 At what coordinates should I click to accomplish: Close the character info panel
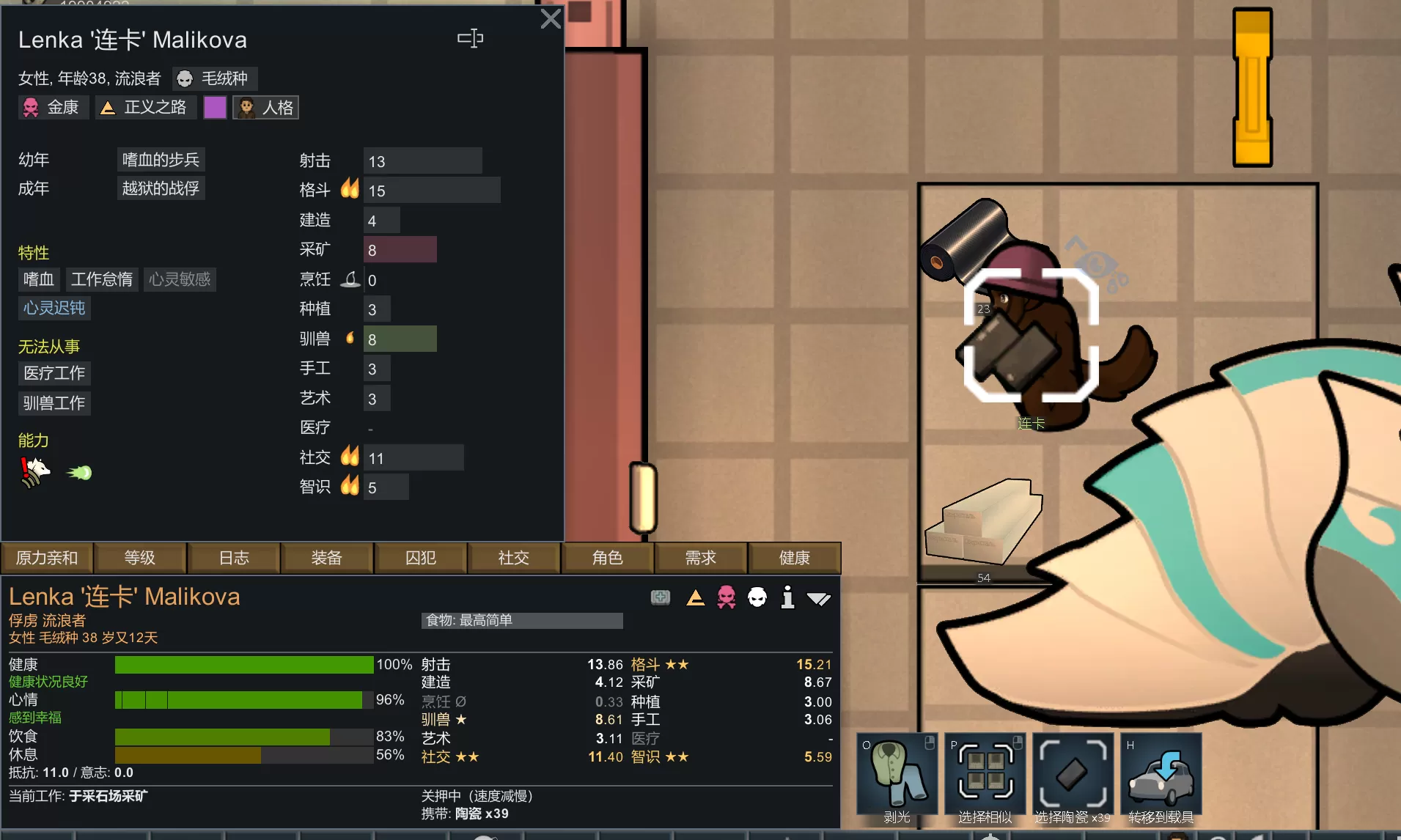tap(551, 19)
